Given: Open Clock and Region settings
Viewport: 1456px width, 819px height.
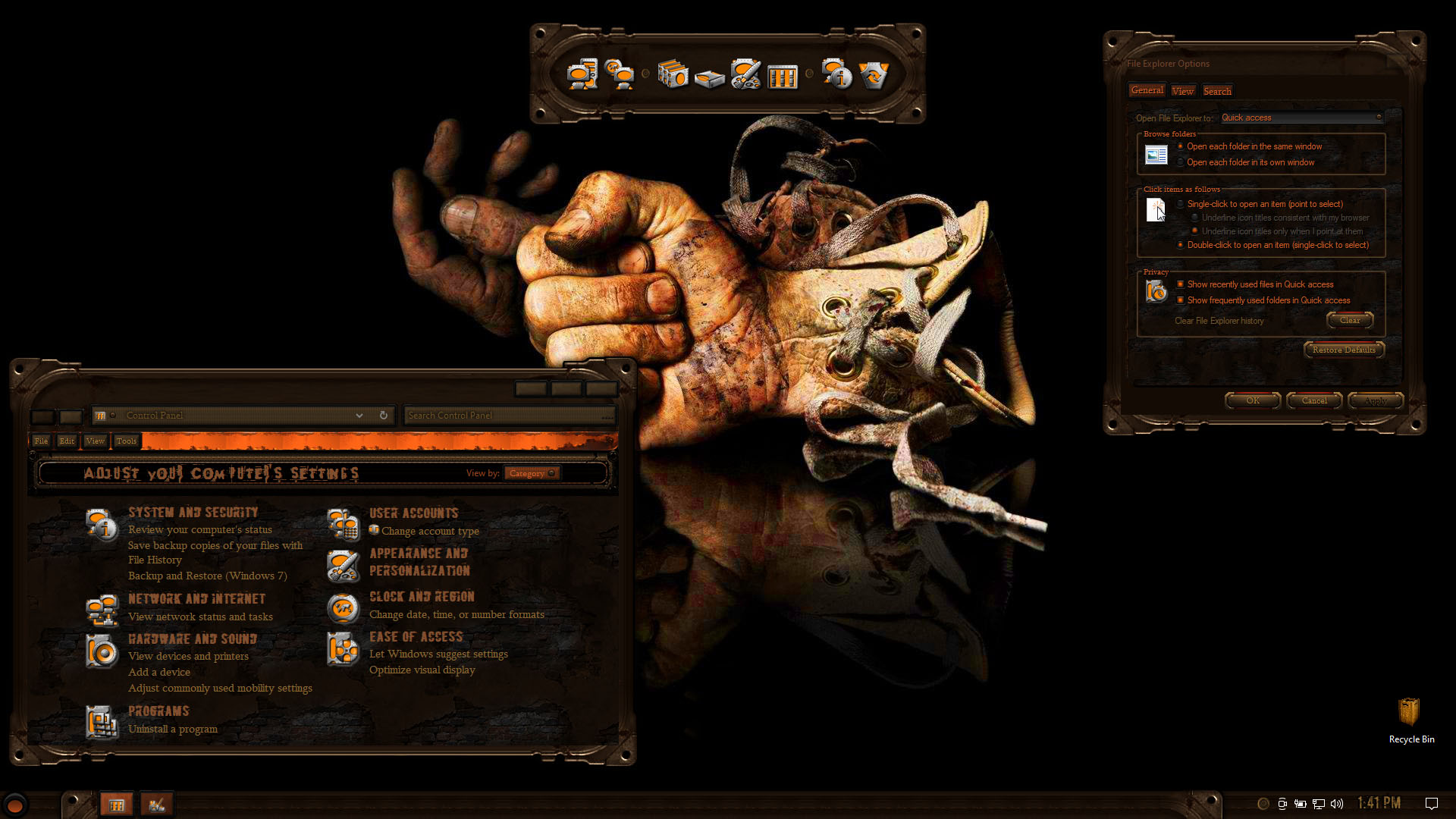Looking at the screenshot, I should [422, 597].
